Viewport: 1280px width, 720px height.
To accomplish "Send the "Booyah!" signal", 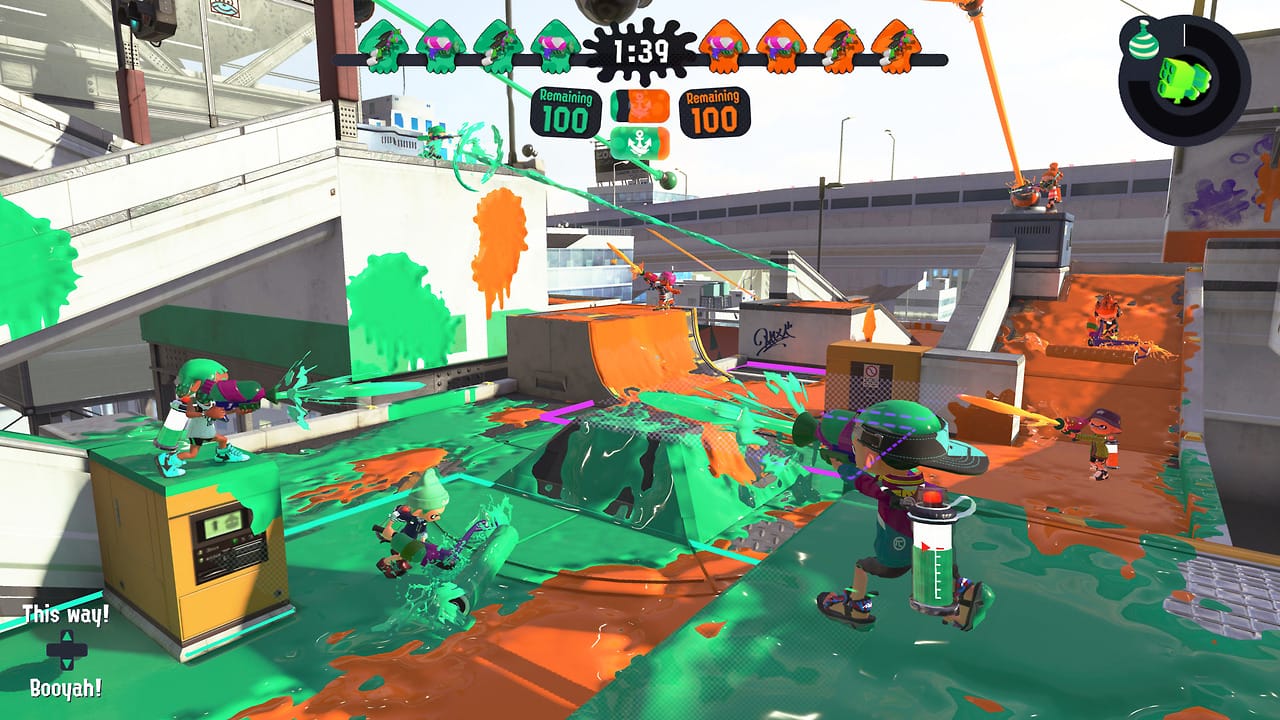I will [x=66, y=688].
